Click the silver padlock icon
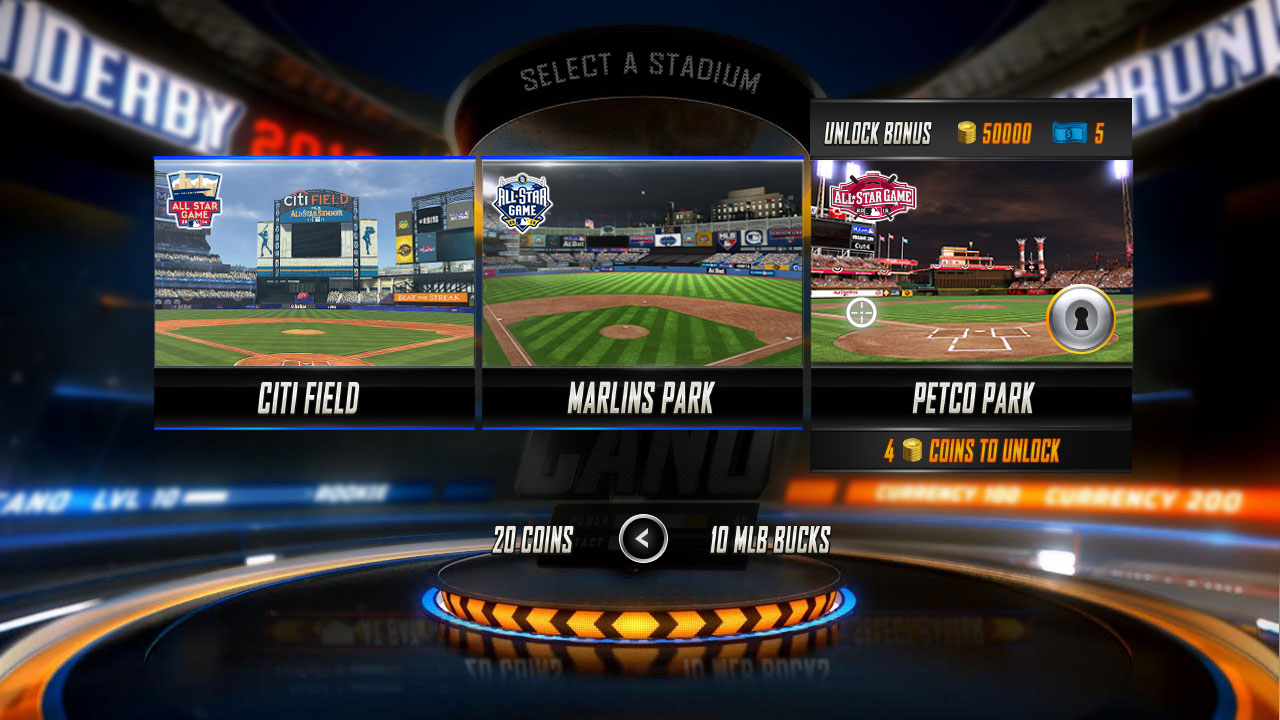The image size is (1280, 720). point(1081,319)
